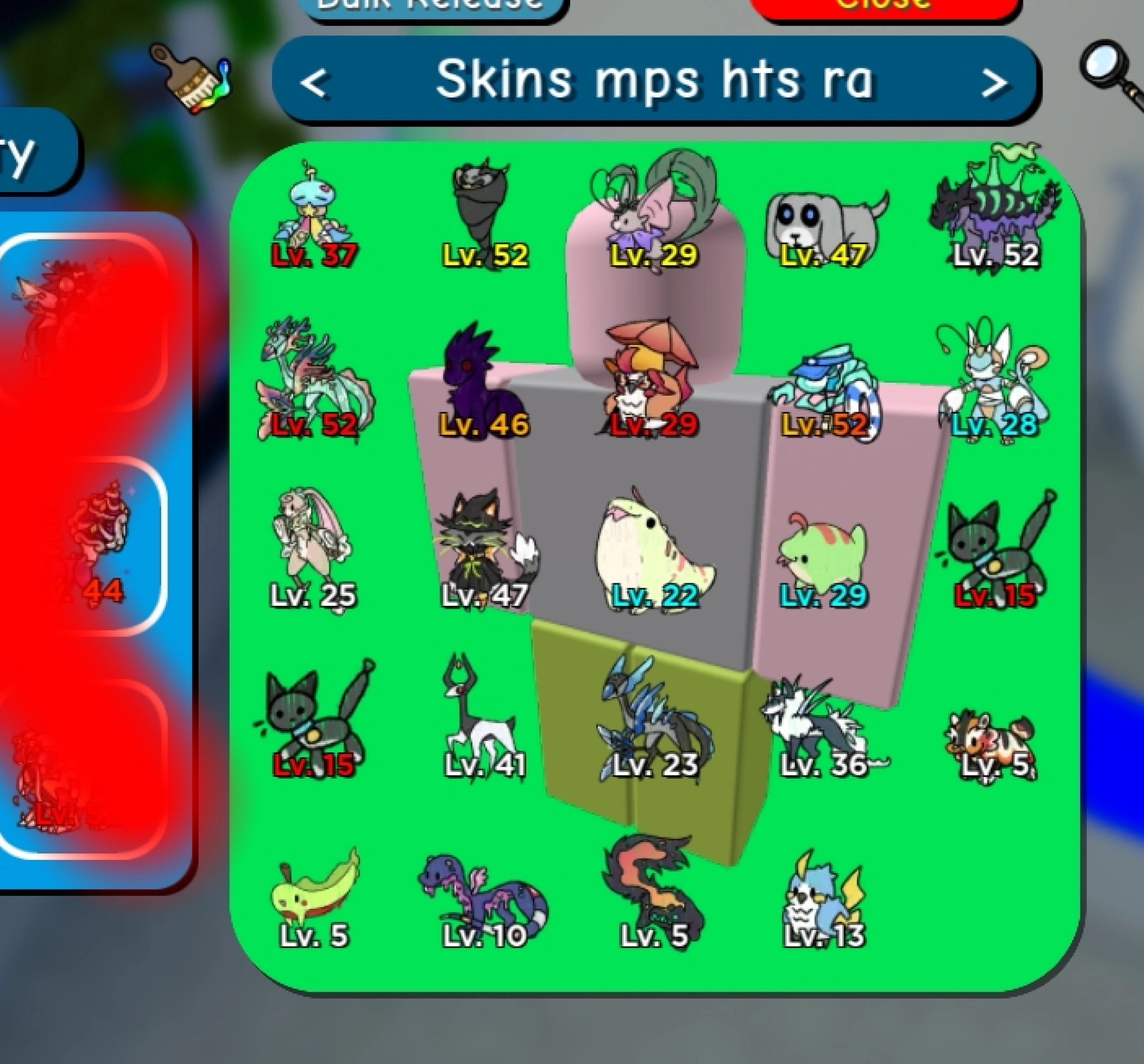Screen dimensions: 1144x1064
Task: Open the magnifying glass pet search
Action: [1102, 66]
